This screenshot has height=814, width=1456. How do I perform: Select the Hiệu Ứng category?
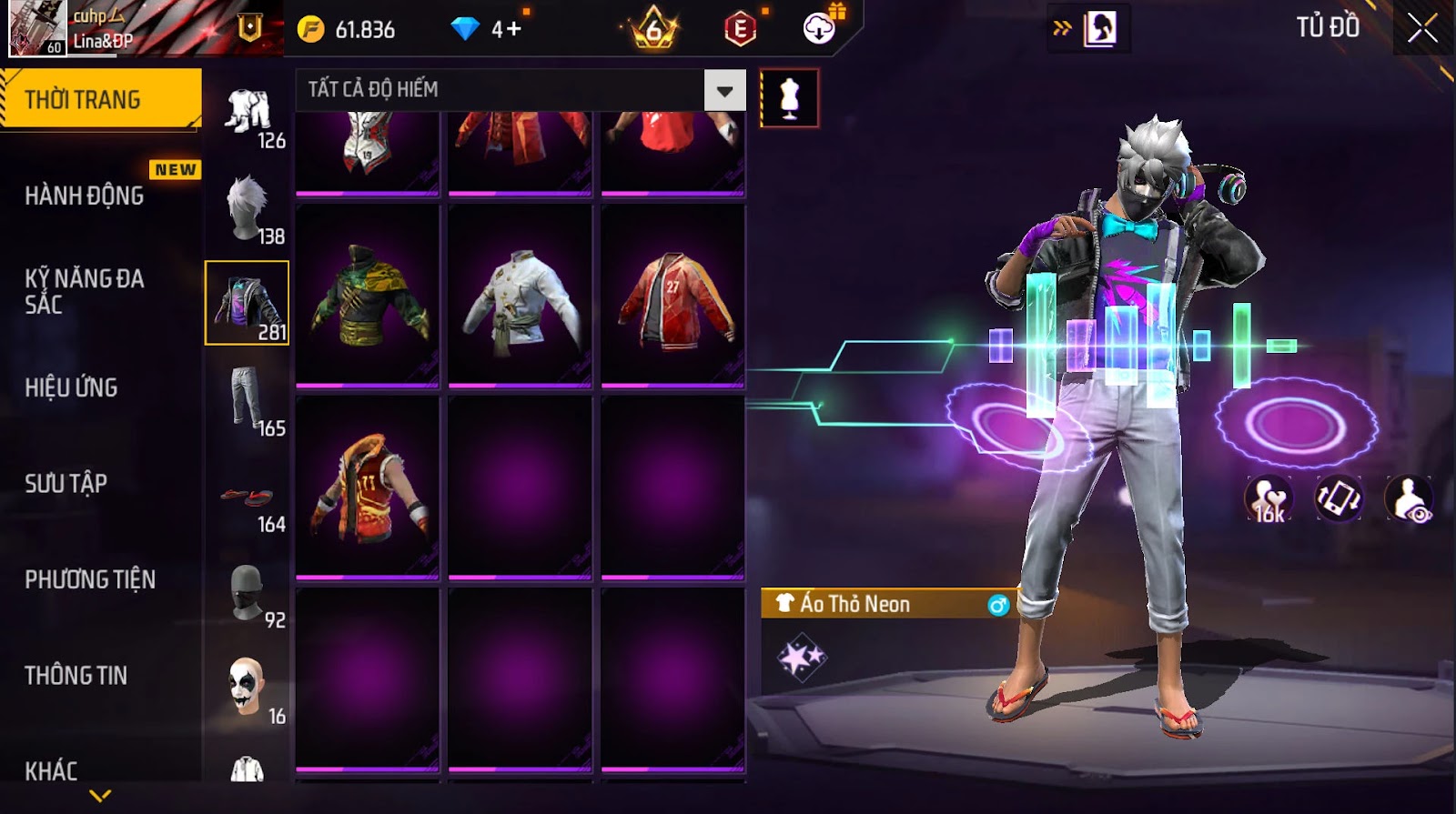pos(72,387)
